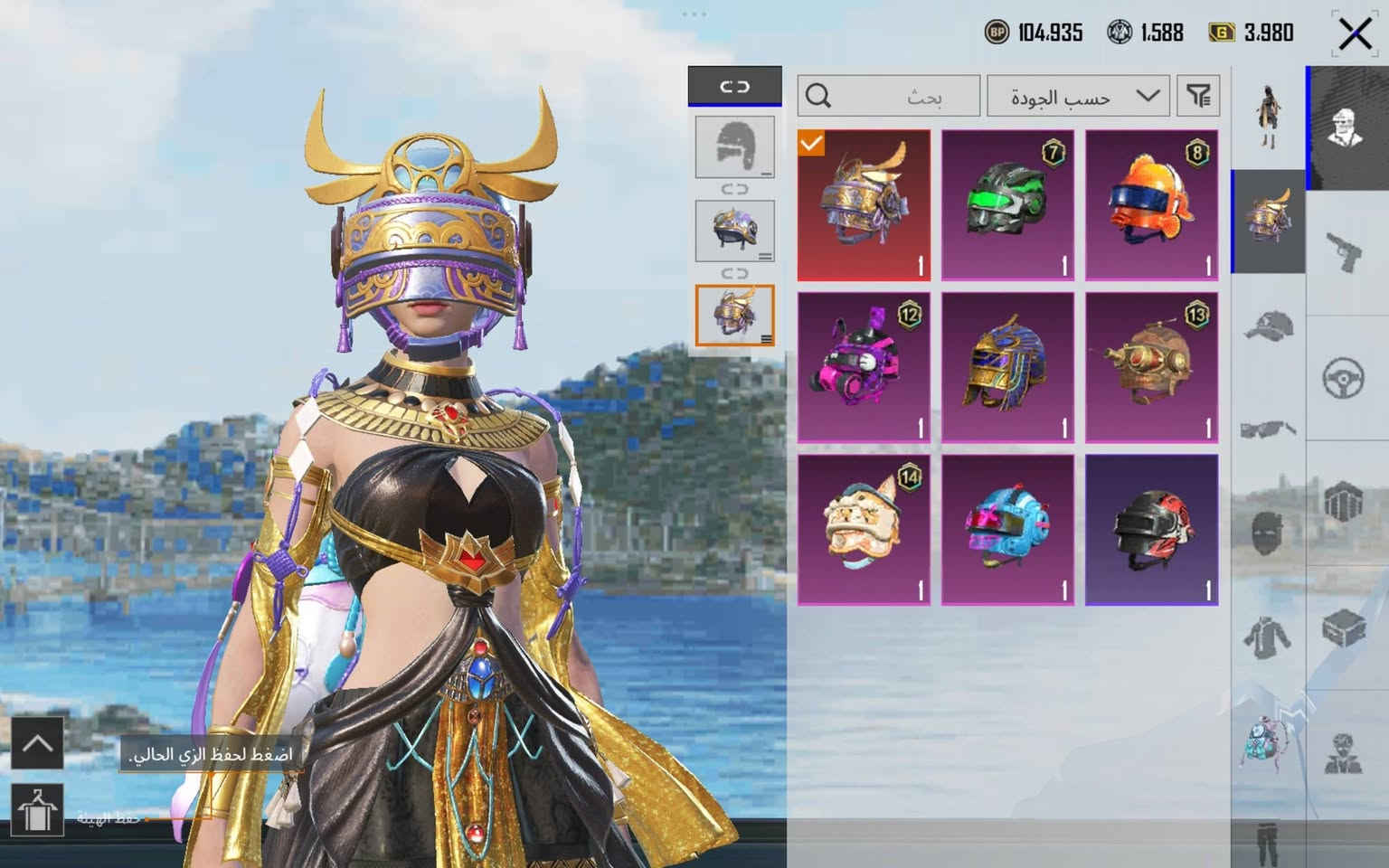Open the jacket clothing tab
The height and width of the screenshot is (868, 1389).
(x=1268, y=636)
